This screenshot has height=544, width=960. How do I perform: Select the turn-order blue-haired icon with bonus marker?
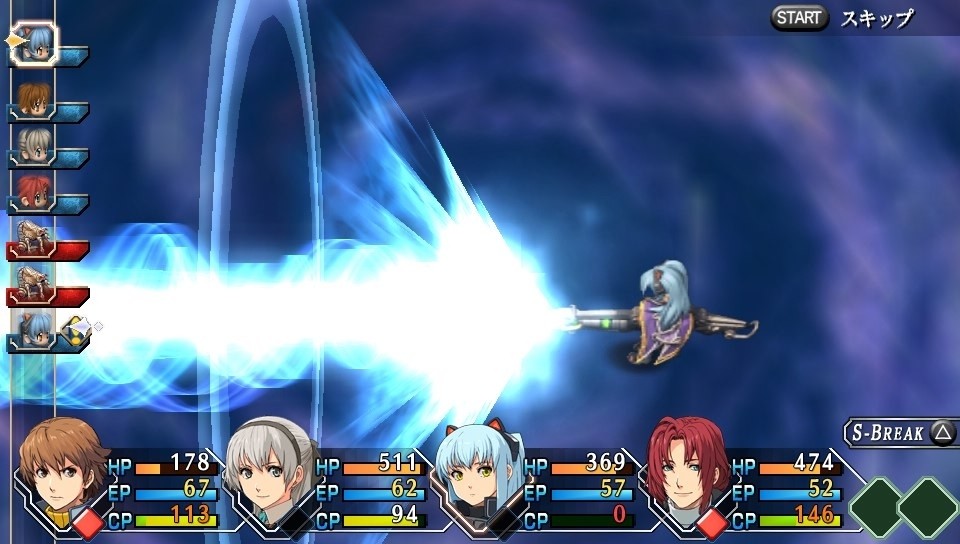click(x=35, y=329)
